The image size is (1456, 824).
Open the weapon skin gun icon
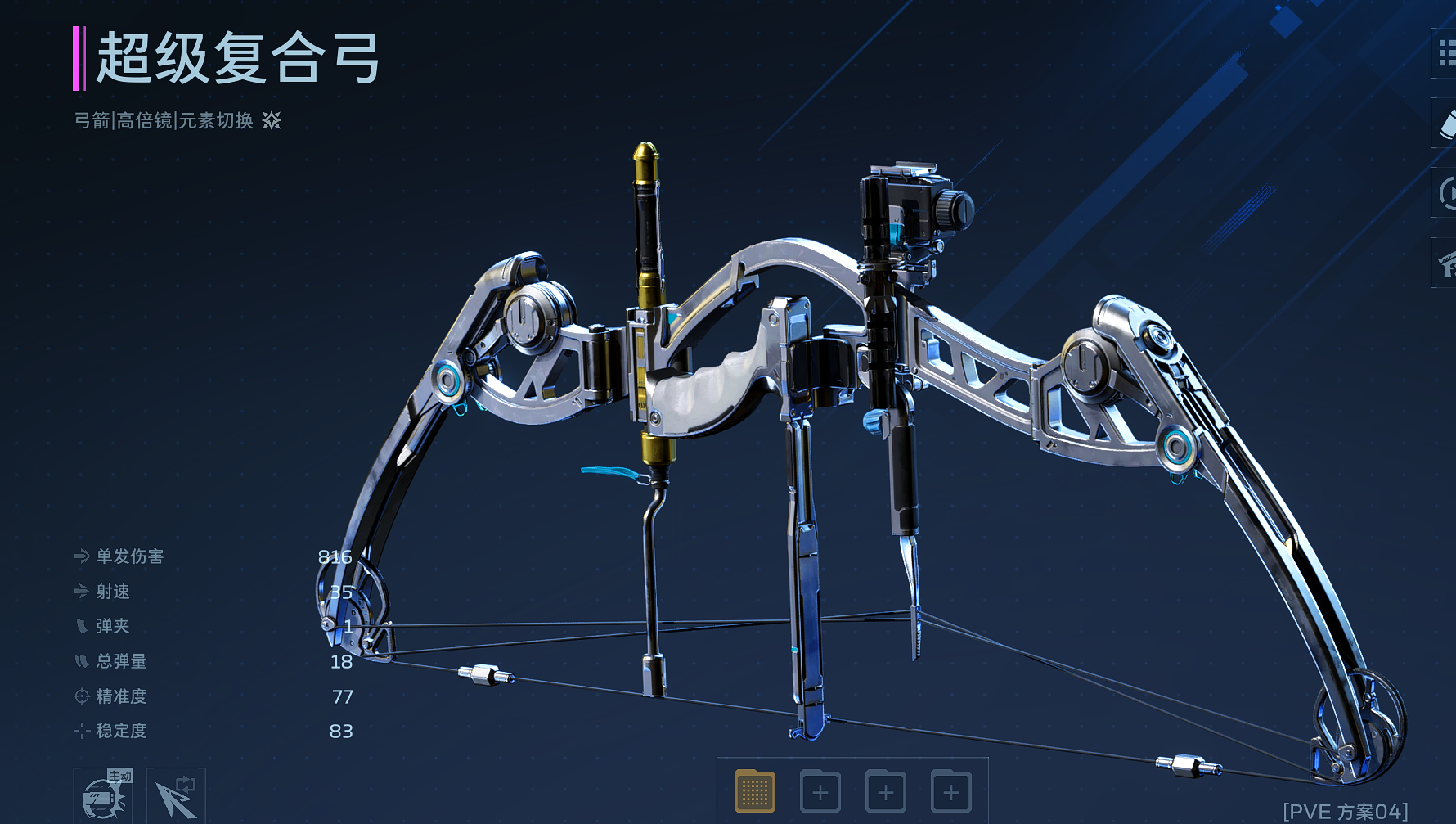point(1446,263)
